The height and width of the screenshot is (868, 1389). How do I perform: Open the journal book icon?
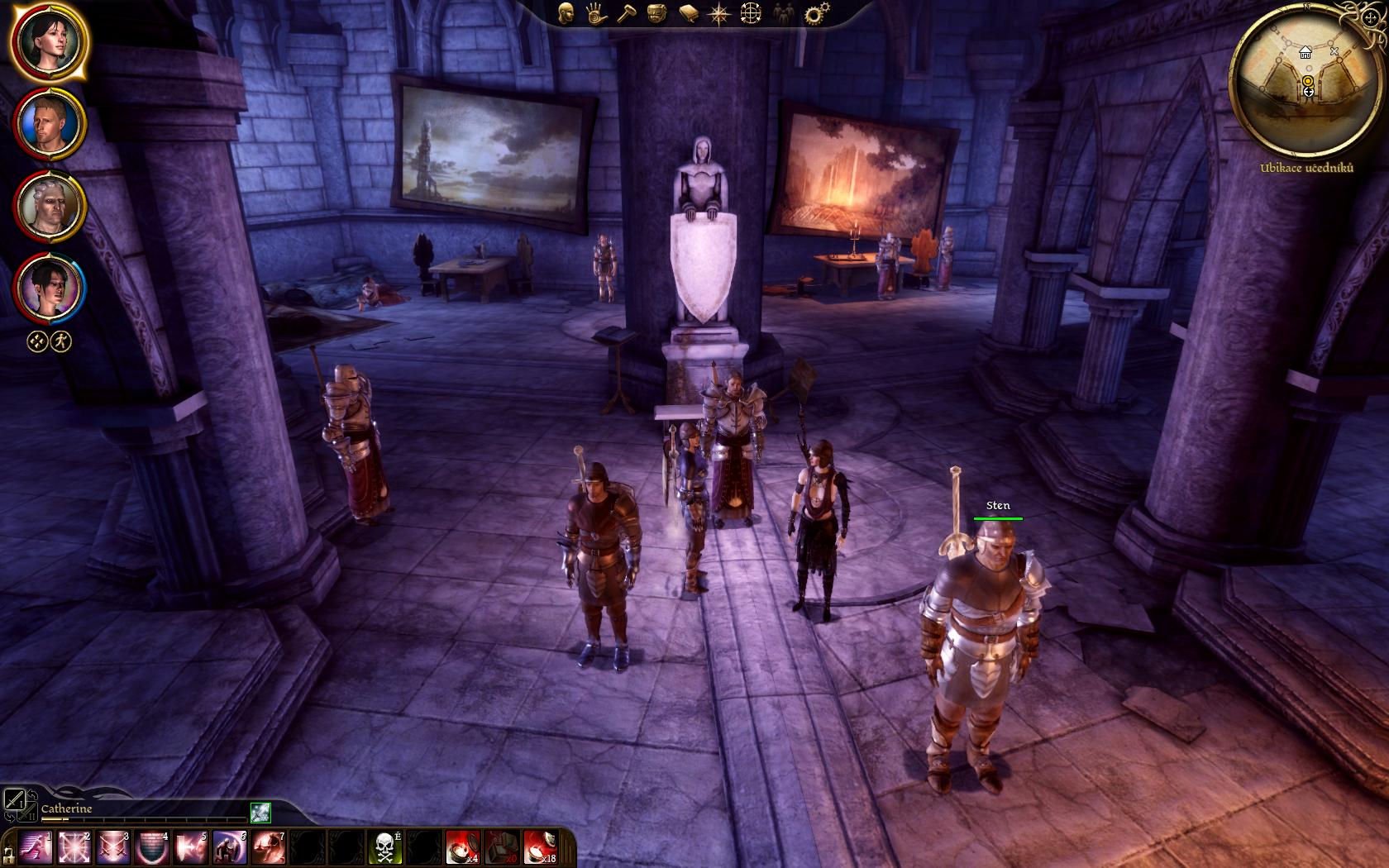pos(689,13)
